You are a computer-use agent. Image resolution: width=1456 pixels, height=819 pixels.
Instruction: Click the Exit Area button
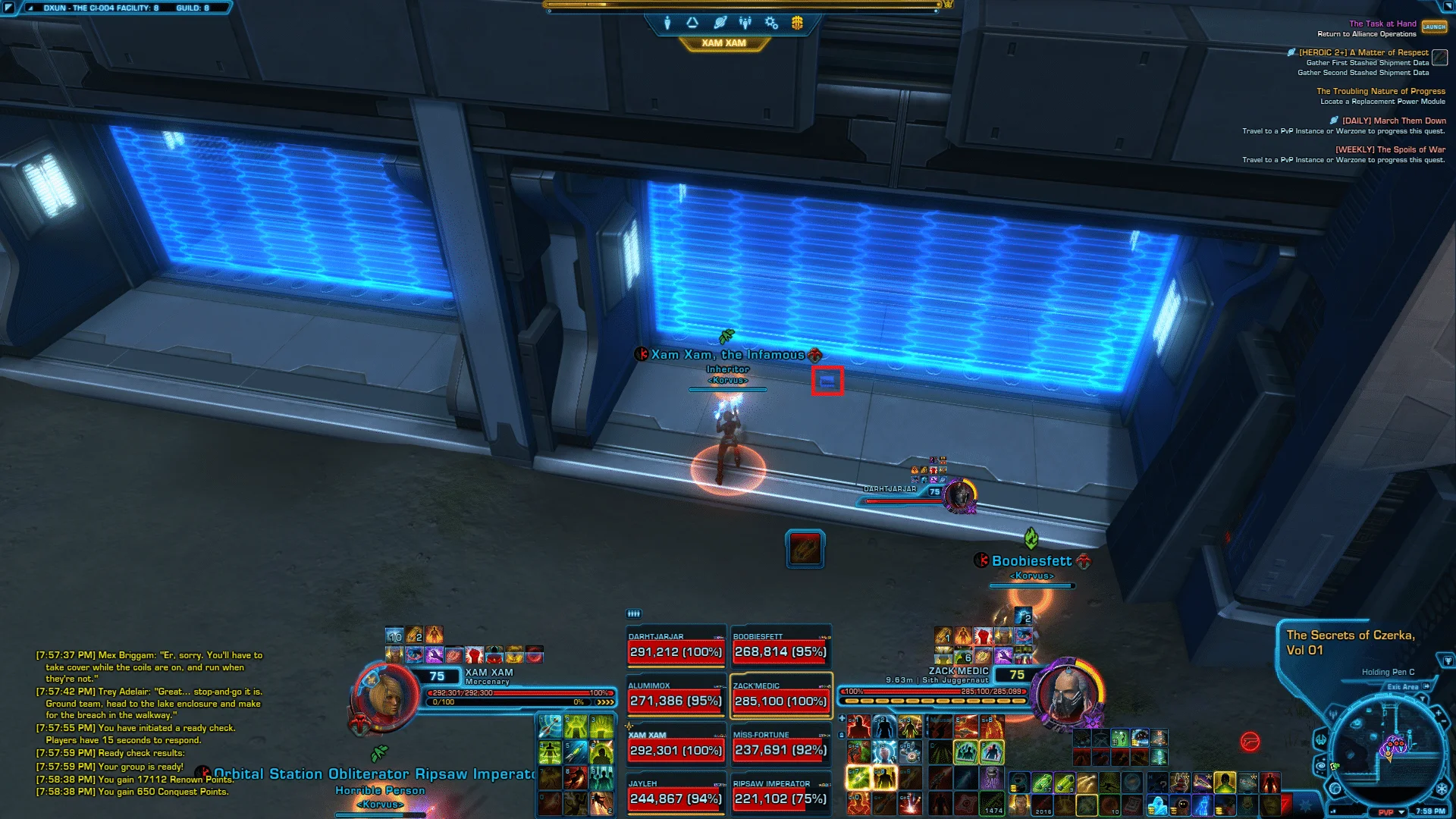point(1408,687)
